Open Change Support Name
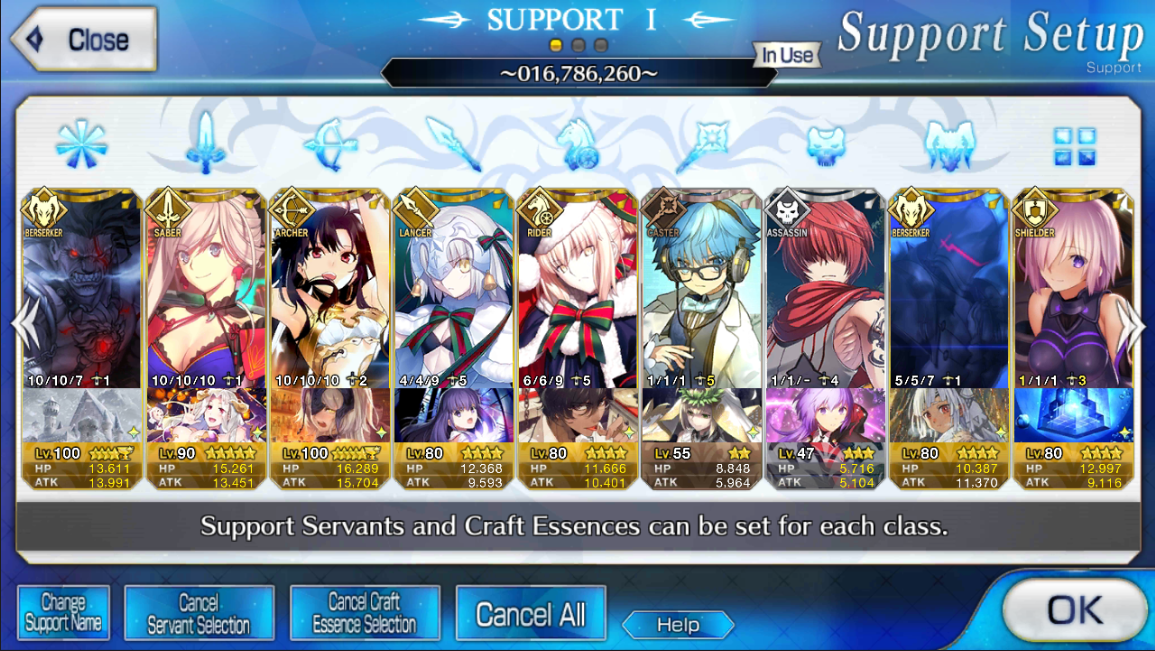 pos(63,613)
